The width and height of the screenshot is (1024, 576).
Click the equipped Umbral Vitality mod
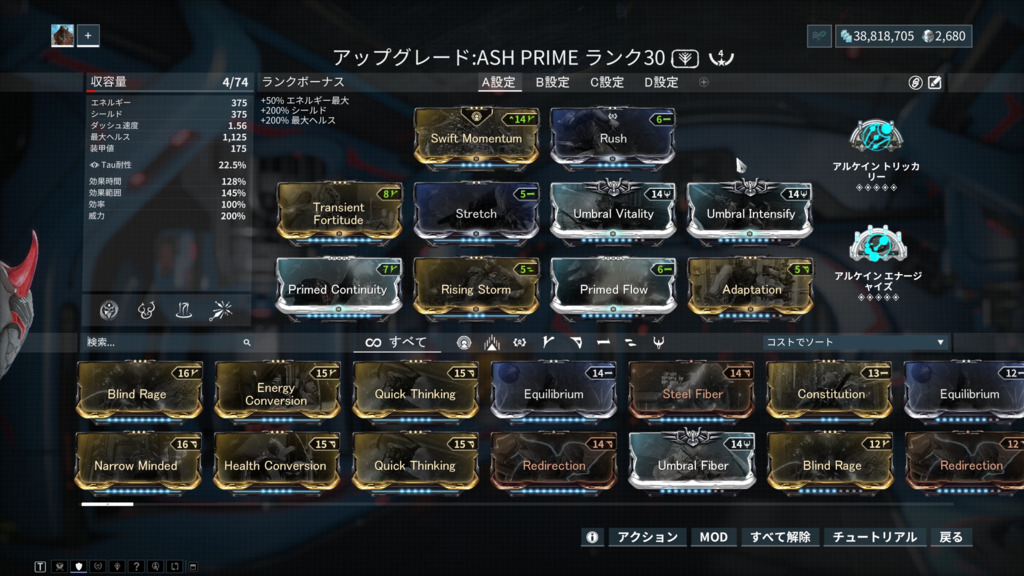(x=613, y=213)
